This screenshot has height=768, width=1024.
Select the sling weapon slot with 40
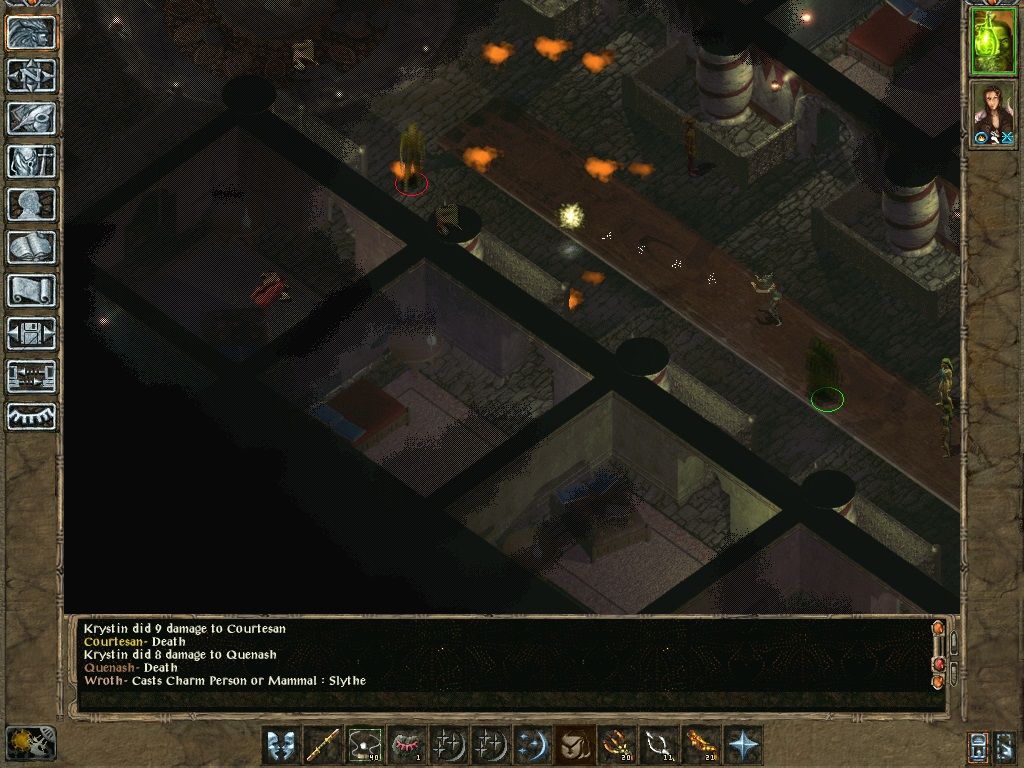(365, 746)
